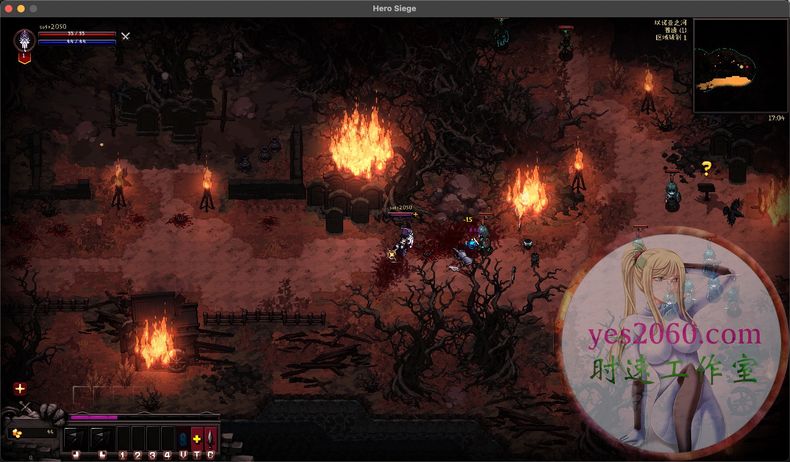
Task: Use the blue potion slot labeled V
Action: pyautogui.click(x=182, y=438)
